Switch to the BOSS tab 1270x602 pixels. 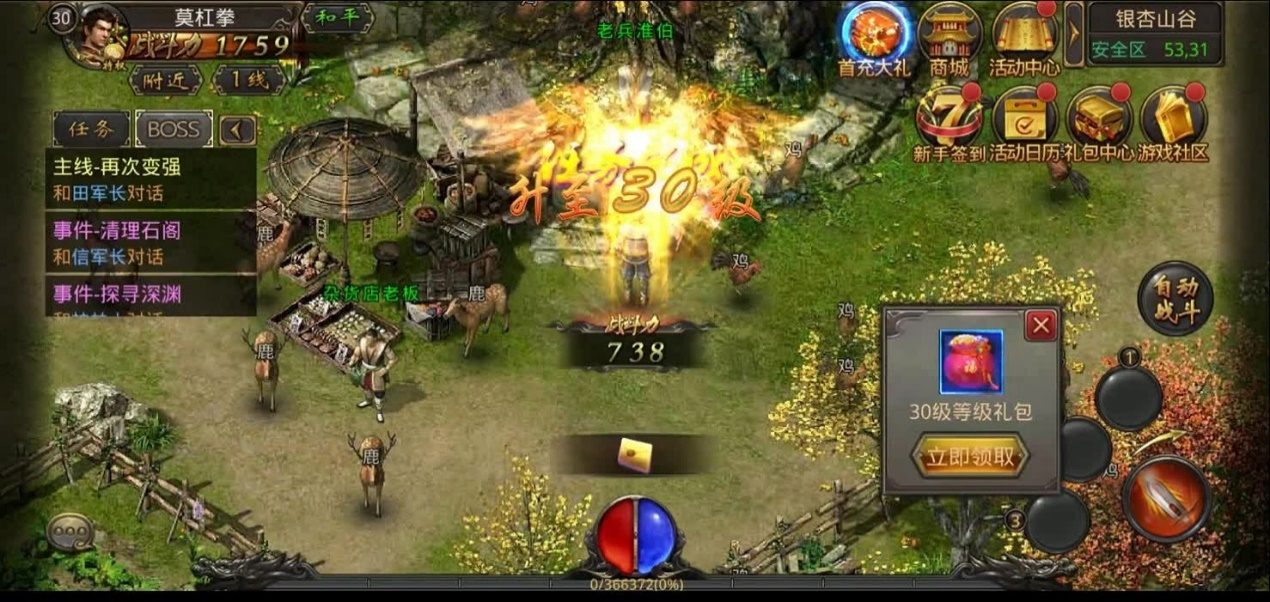173,129
